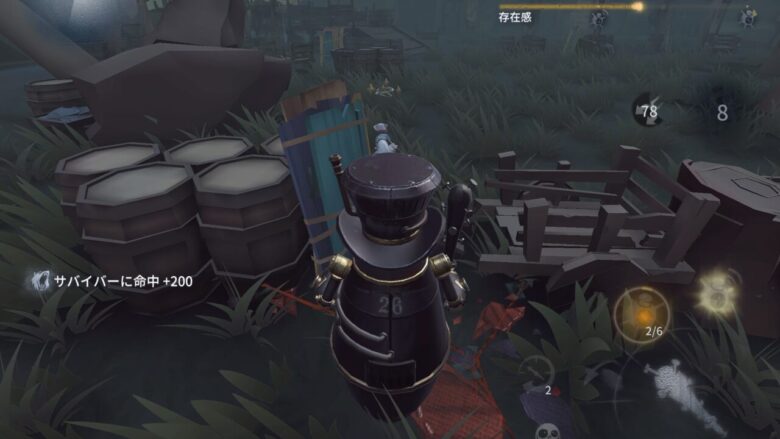The height and width of the screenshot is (439, 780).
Task: Activate the orange ability showing 2/6
Action: click(640, 311)
